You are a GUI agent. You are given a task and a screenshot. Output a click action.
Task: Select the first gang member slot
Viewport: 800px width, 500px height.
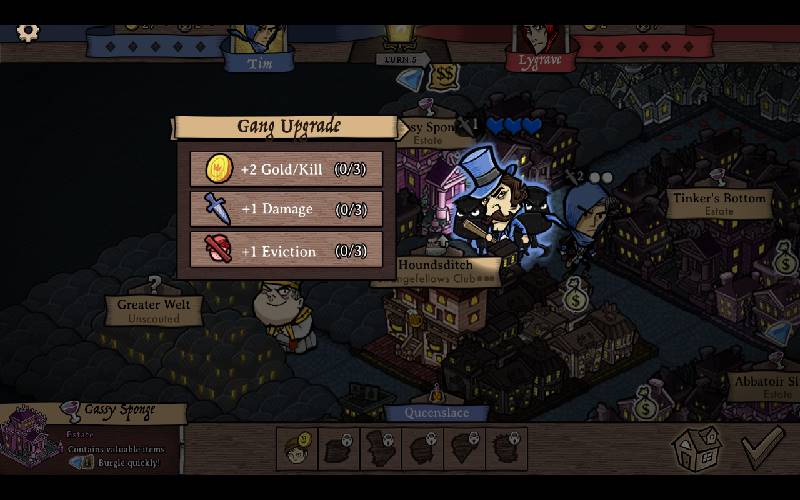click(297, 448)
